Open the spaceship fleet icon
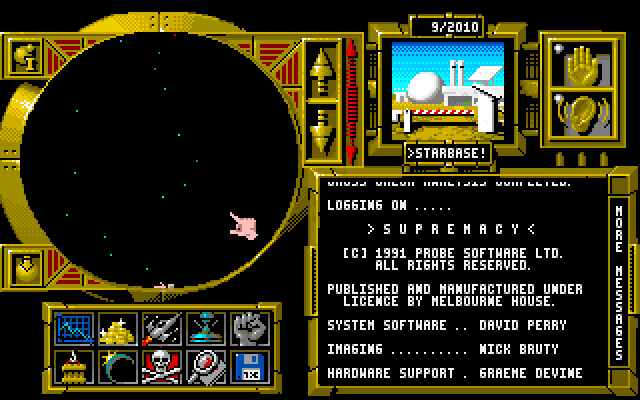The width and height of the screenshot is (640, 400). pos(160,329)
